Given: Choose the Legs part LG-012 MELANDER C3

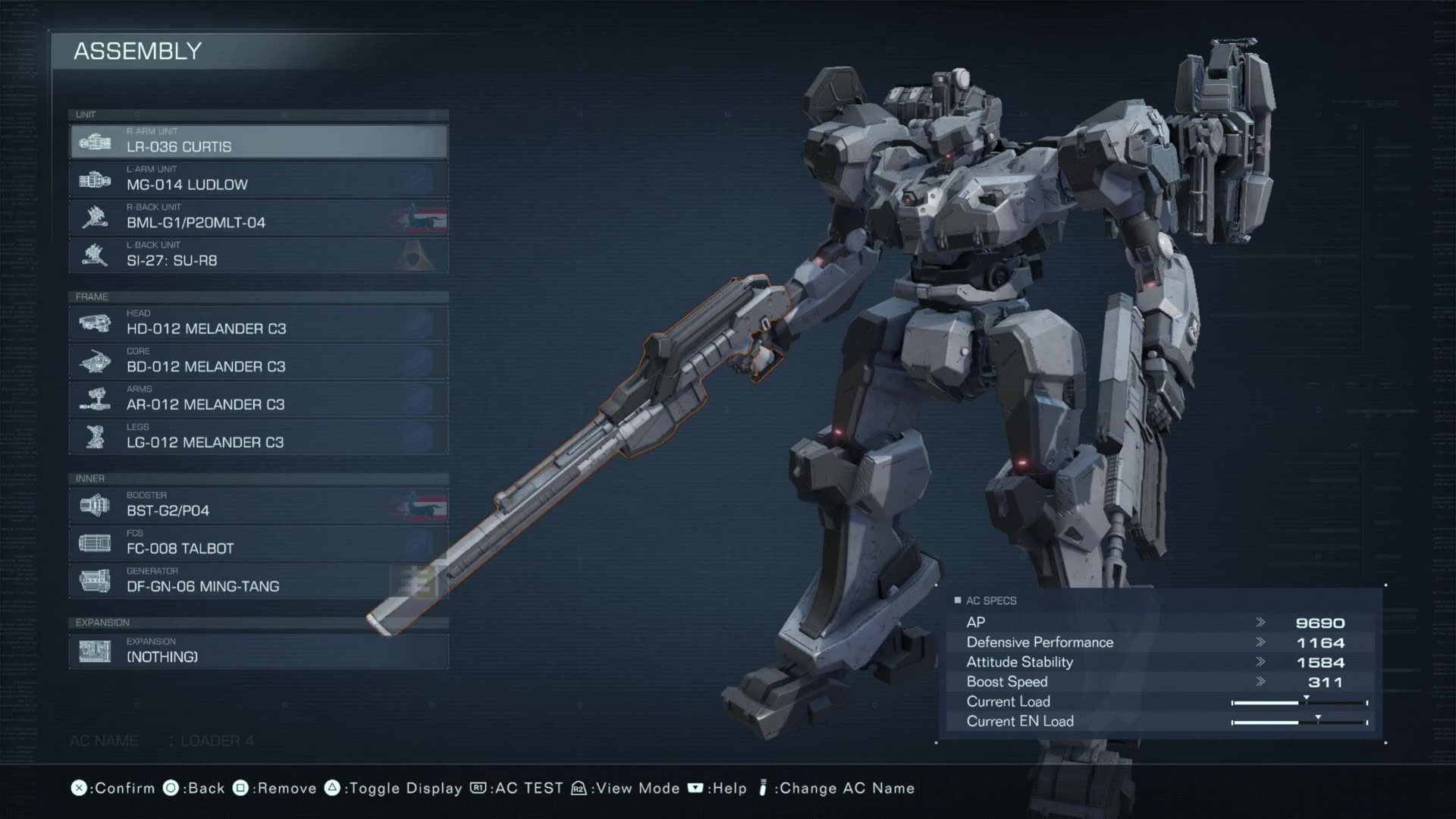Looking at the screenshot, I should click(258, 438).
